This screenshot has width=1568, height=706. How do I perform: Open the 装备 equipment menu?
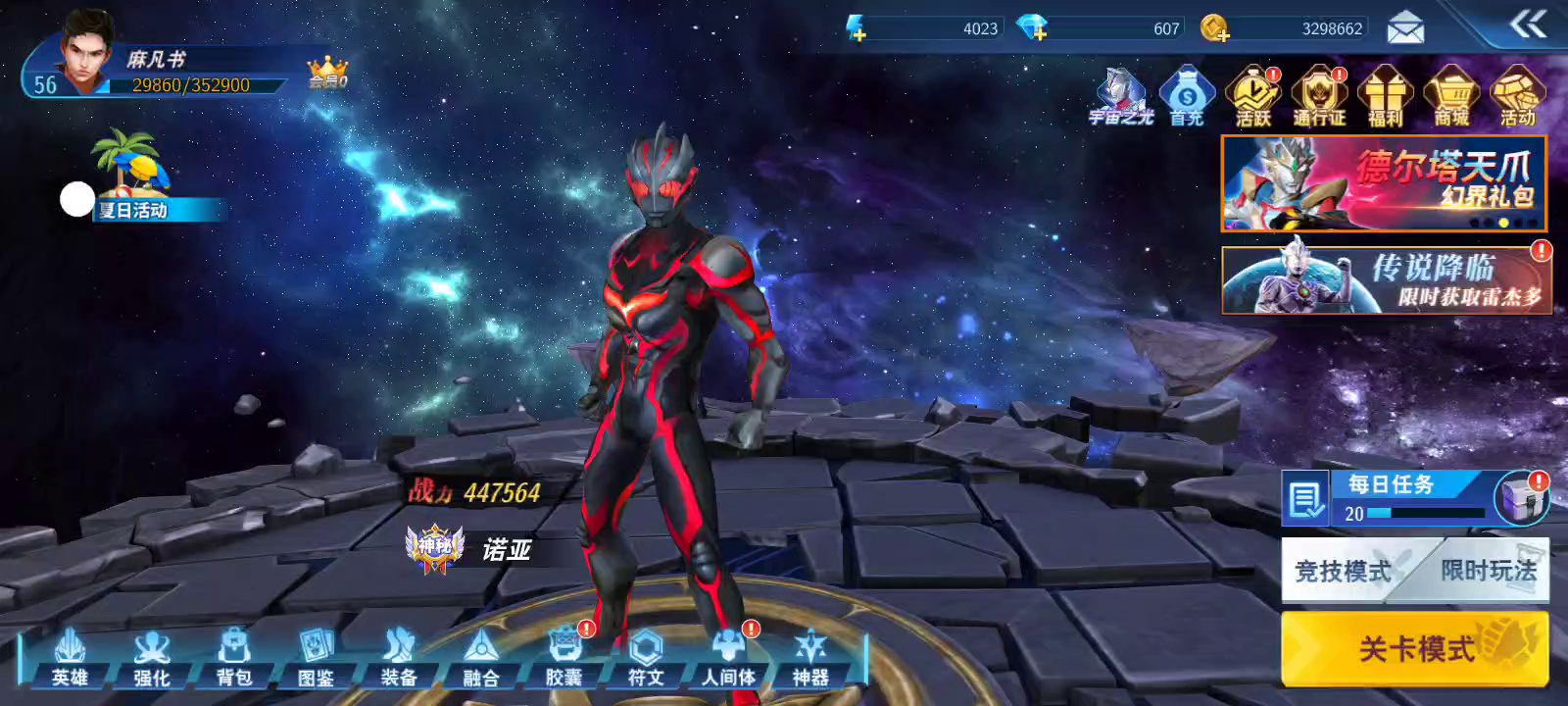click(399, 658)
